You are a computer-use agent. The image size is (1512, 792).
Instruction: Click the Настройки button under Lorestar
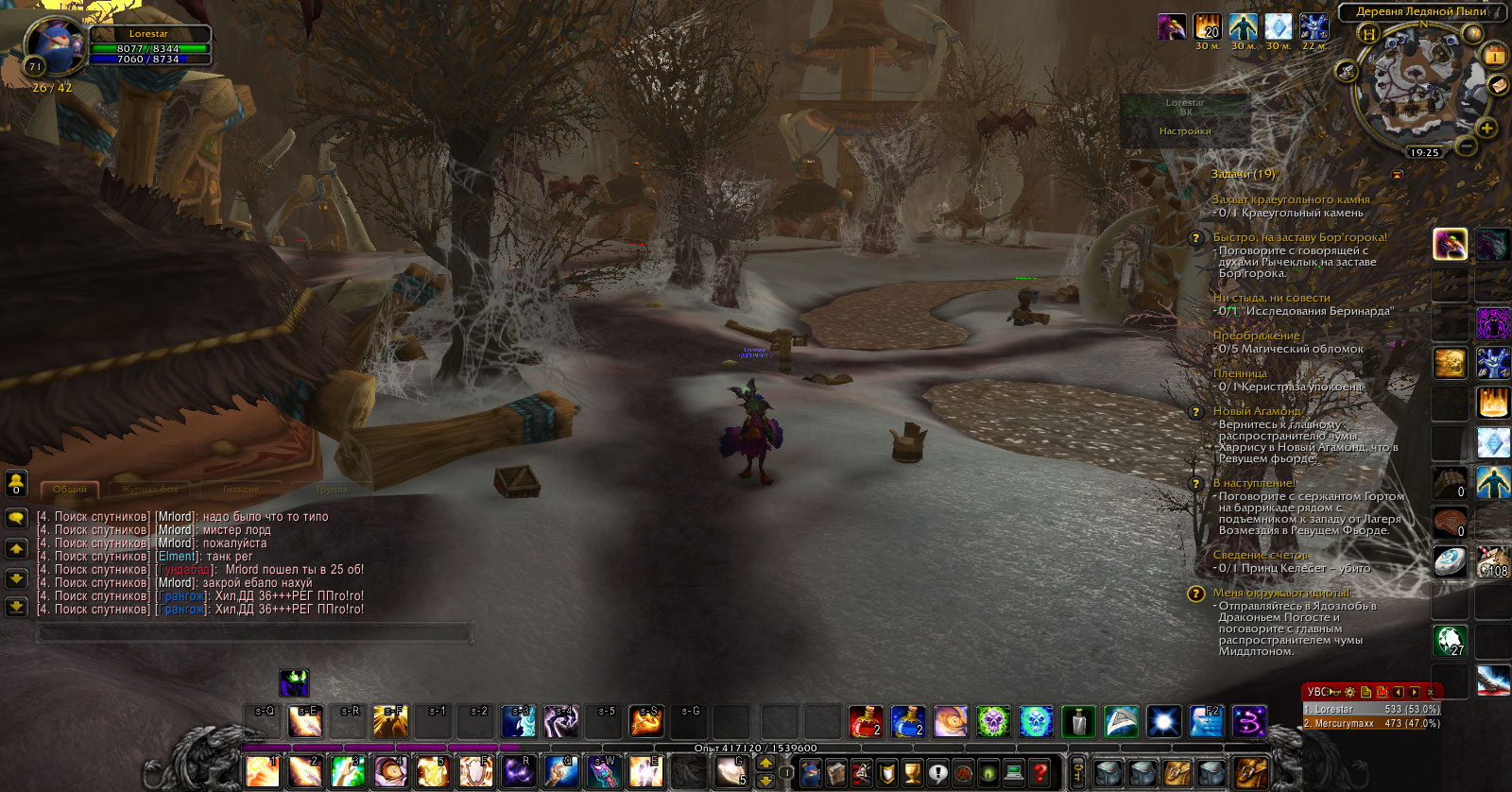pyautogui.click(x=1185, y=131)
